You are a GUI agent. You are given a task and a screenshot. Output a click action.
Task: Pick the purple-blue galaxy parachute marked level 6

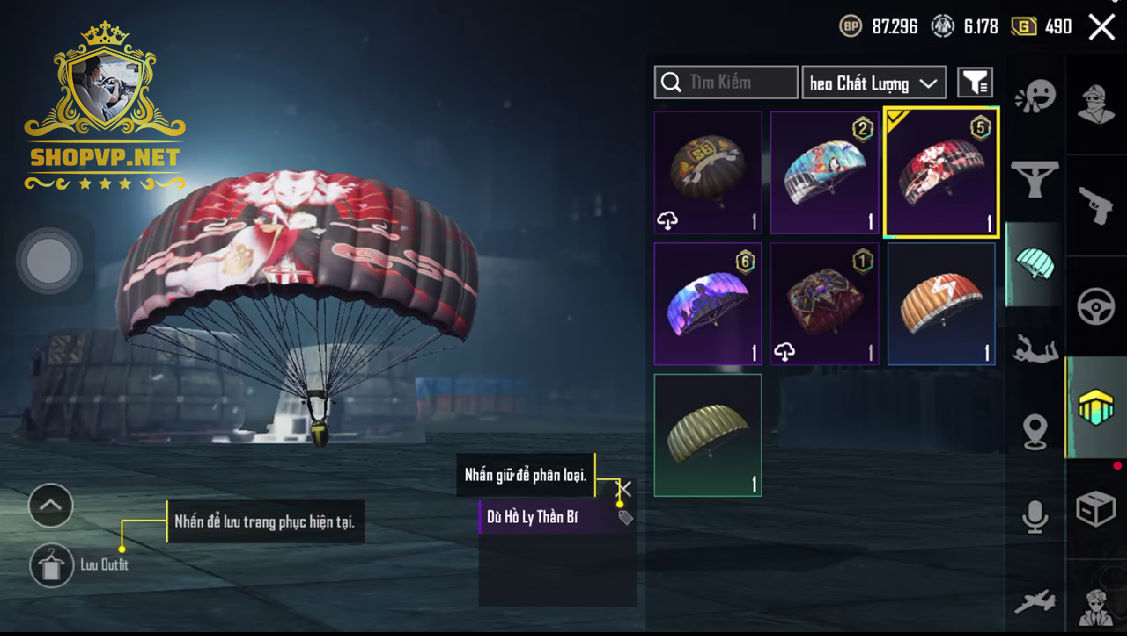[x=708, y=304]
